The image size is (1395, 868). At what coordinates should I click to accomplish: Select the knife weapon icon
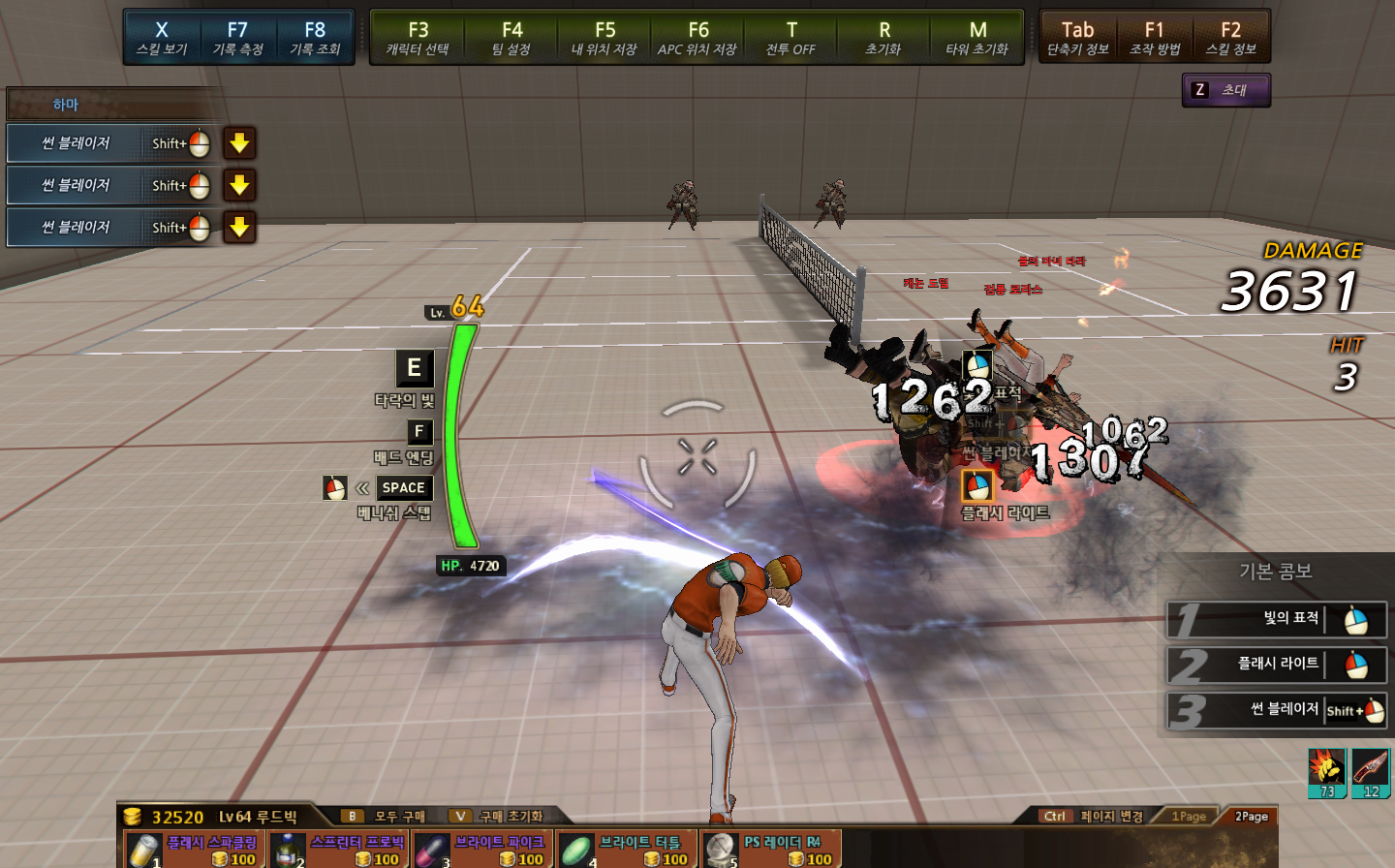1371,772
